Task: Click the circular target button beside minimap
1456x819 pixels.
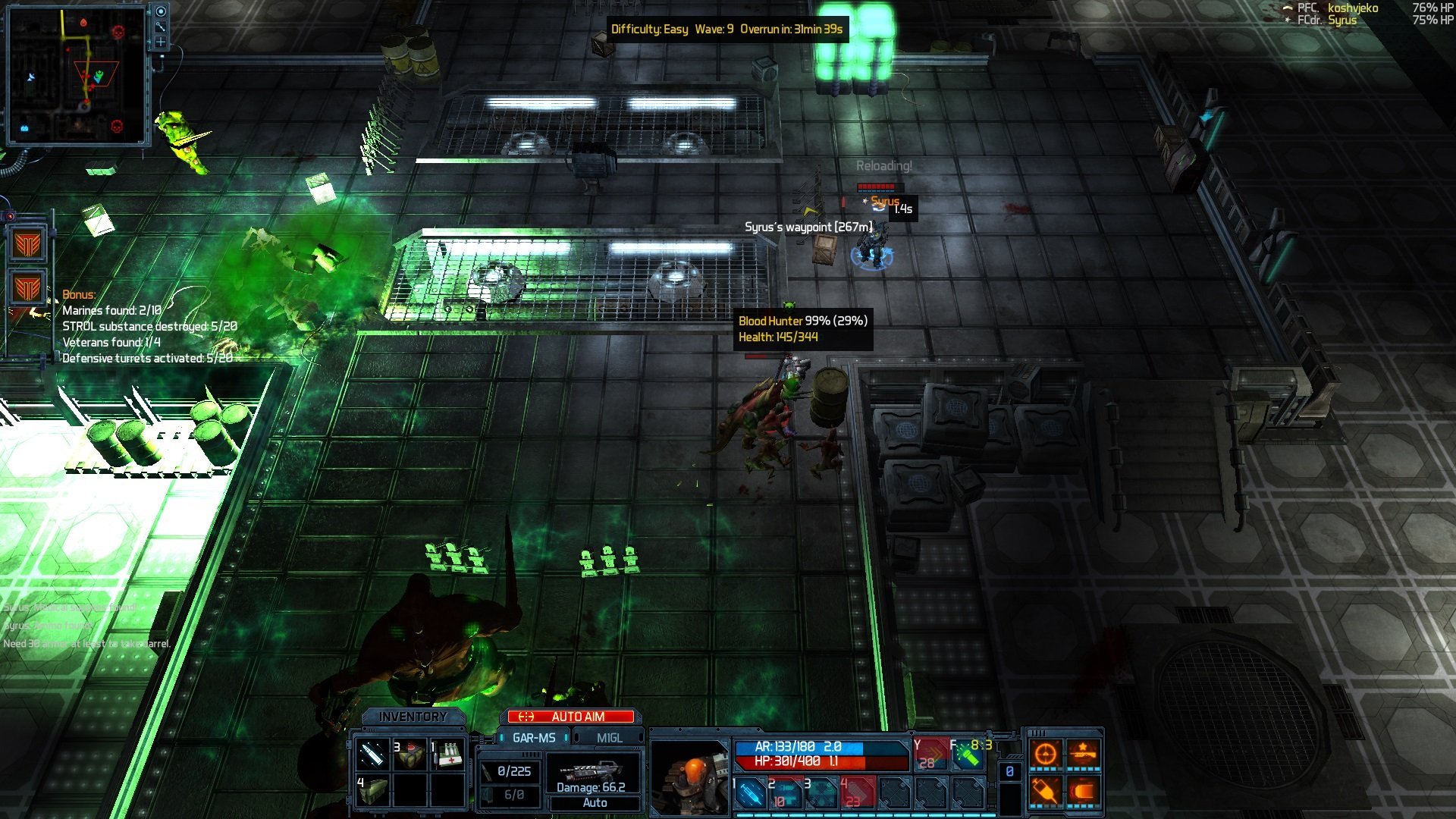Action: [x=161, y=11]
